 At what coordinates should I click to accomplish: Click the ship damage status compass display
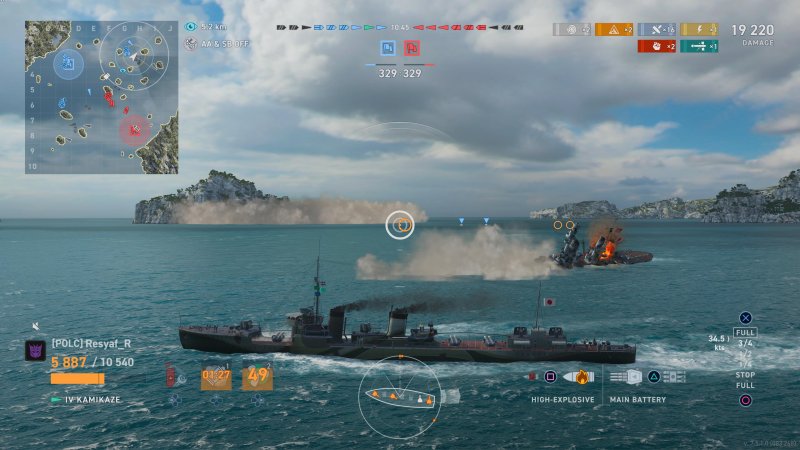coord(399,397)
